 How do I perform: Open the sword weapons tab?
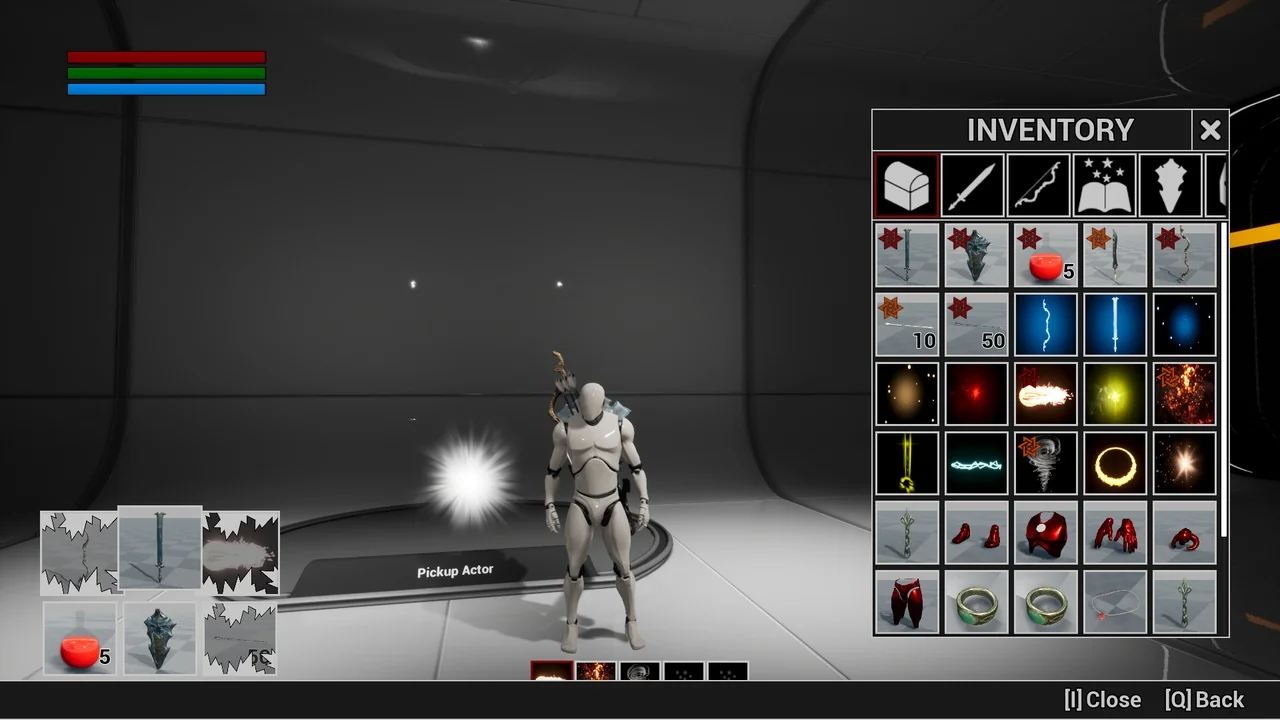(973, 185)
